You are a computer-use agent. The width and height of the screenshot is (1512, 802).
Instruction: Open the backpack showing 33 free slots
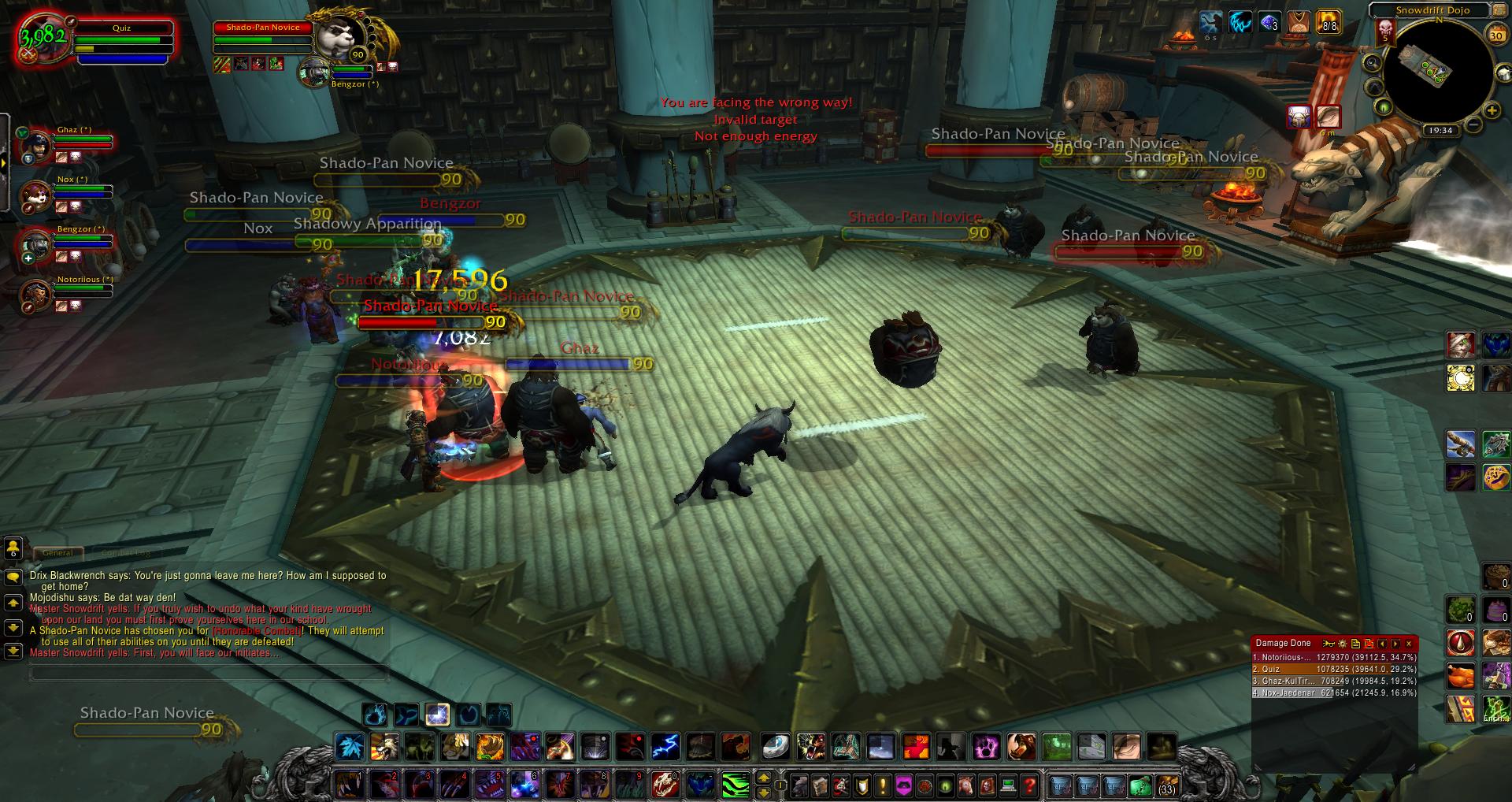tap(1166, 785)
